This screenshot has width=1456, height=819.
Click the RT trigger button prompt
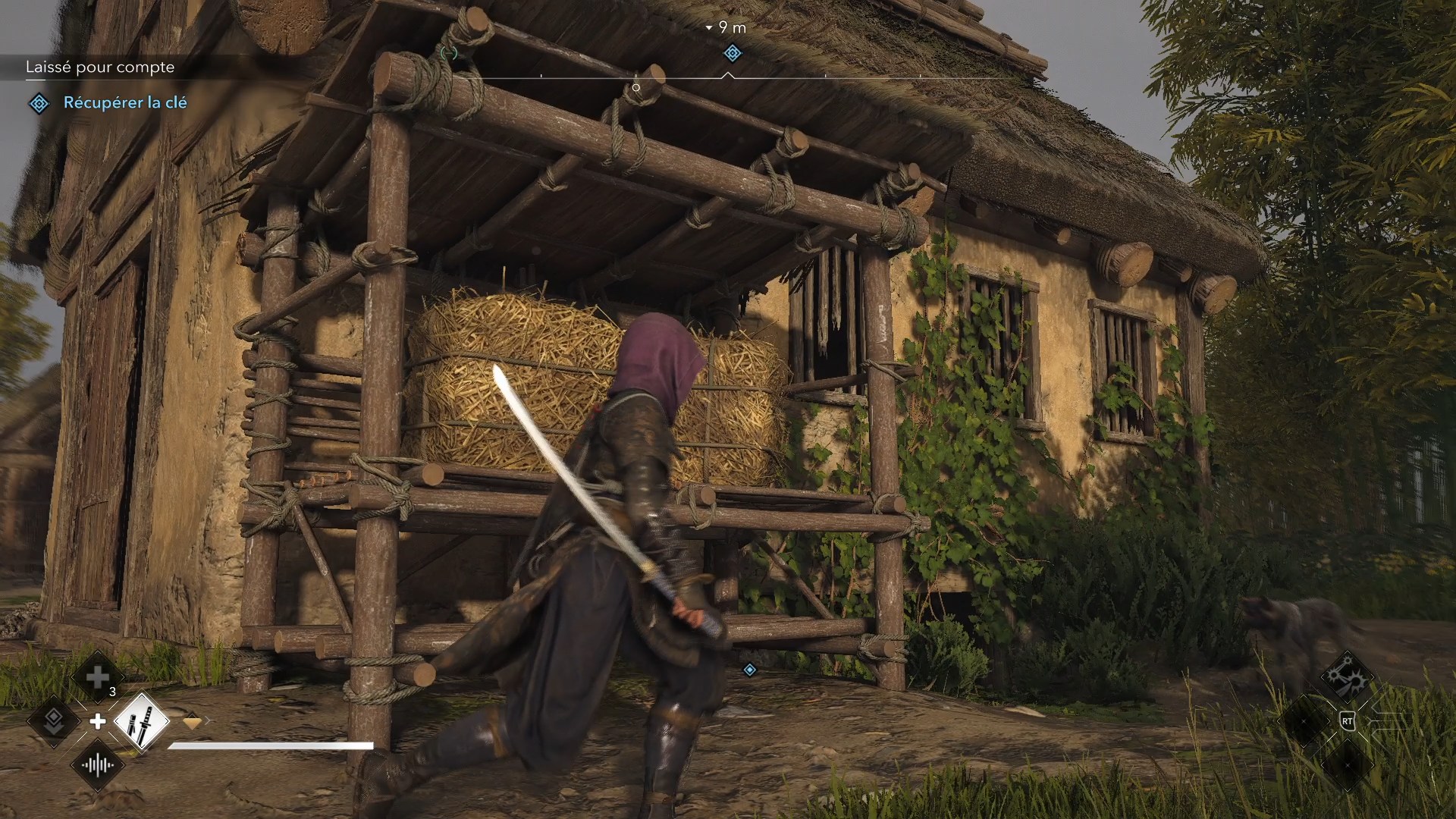click(x=1348, y=721)
